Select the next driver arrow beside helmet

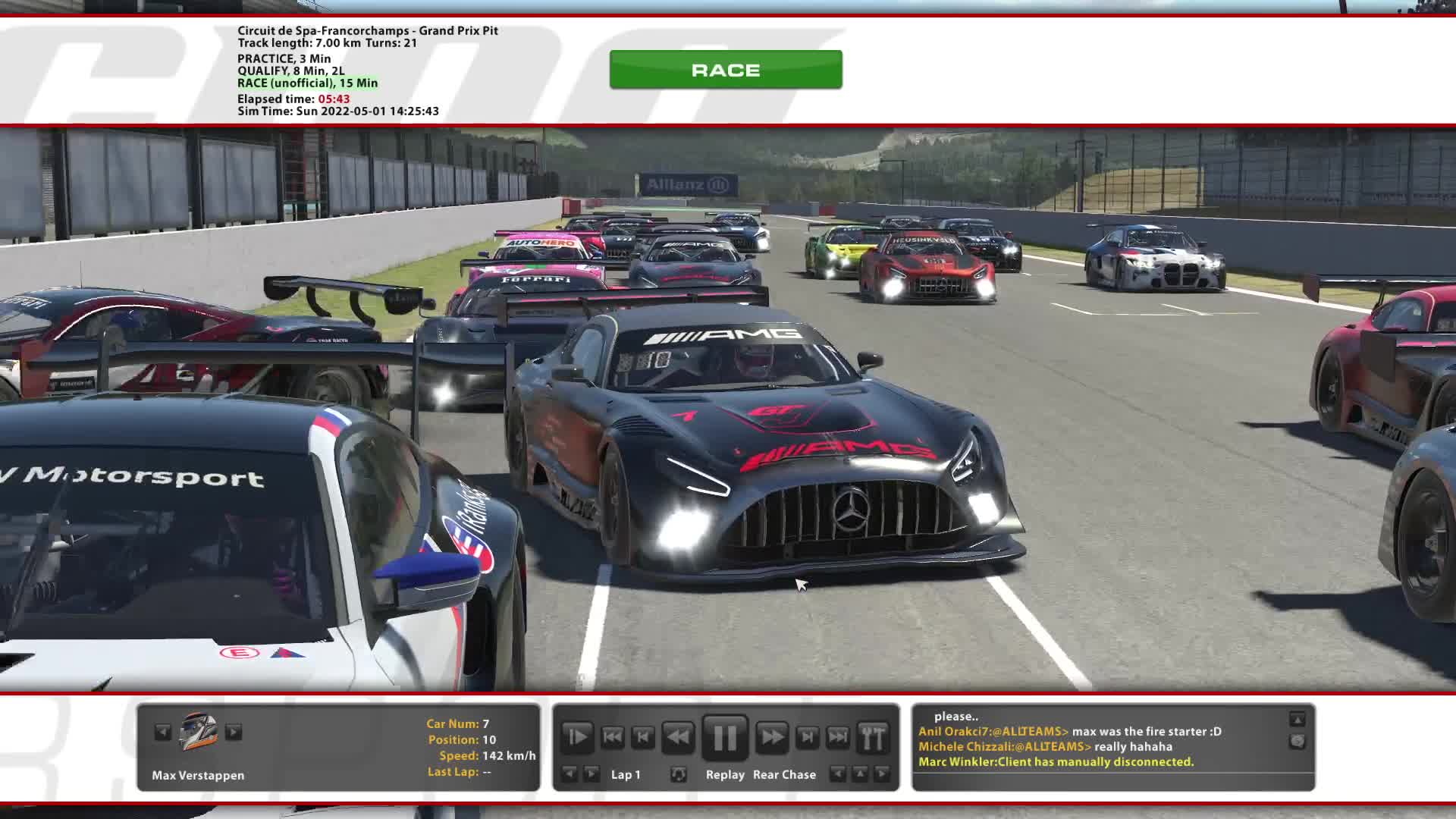coord(234,733)
